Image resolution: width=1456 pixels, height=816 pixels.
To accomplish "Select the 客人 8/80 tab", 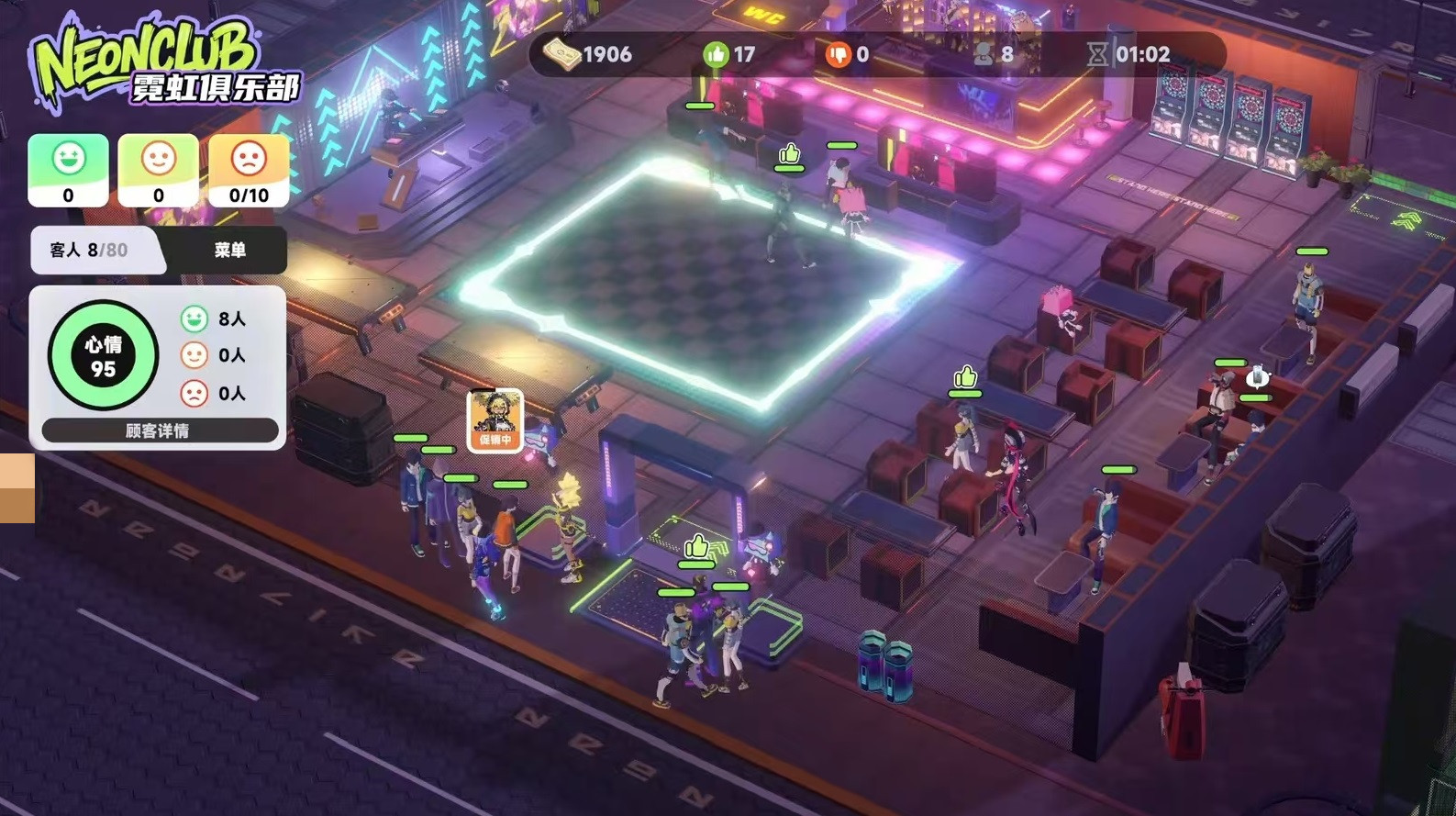I will click(90, 250).
